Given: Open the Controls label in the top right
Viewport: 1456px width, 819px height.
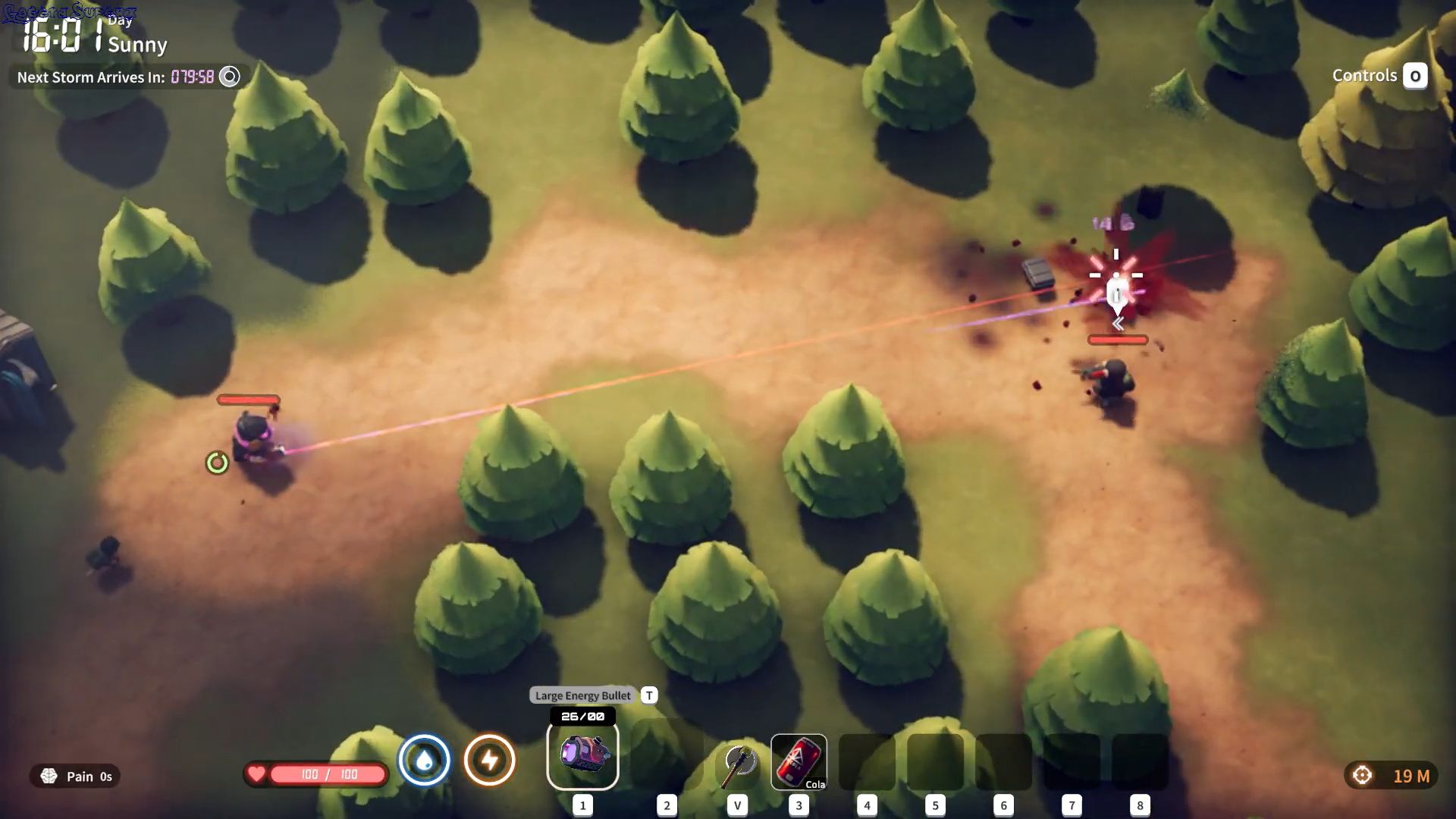Looking at the screenshot, I should (x=1365, y=75).
